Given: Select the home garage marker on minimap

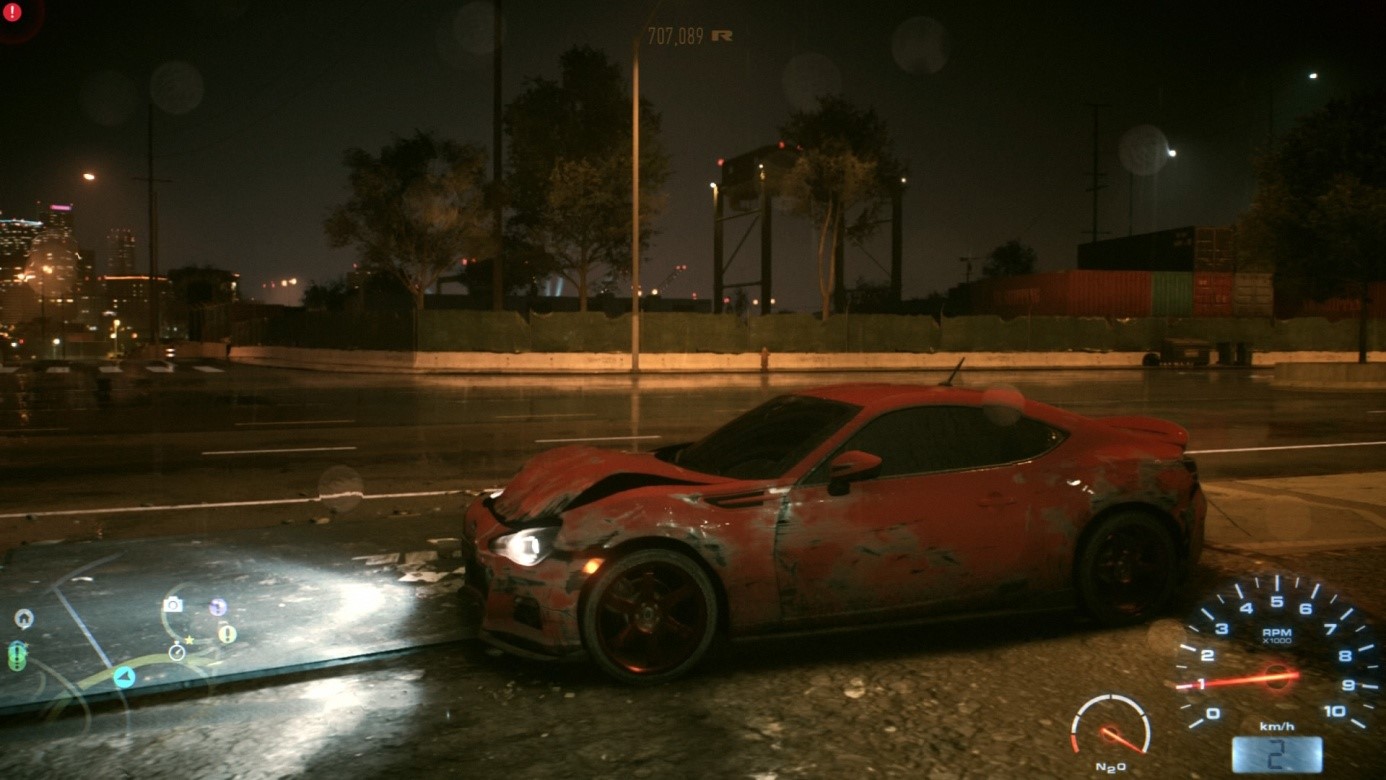Looking at the screenshot, I should 24,618.
